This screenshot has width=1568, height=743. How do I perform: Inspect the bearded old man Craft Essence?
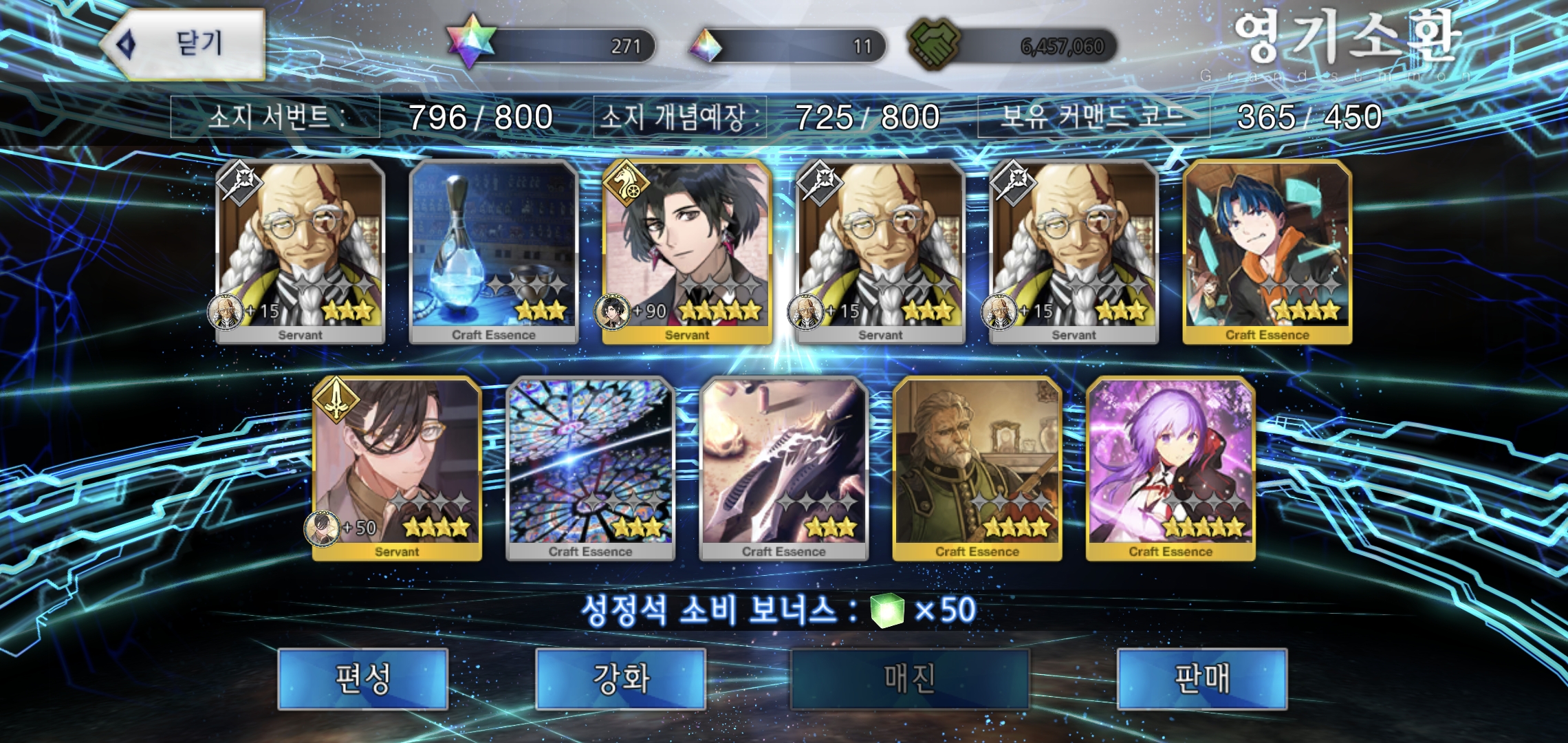(977, 469)
